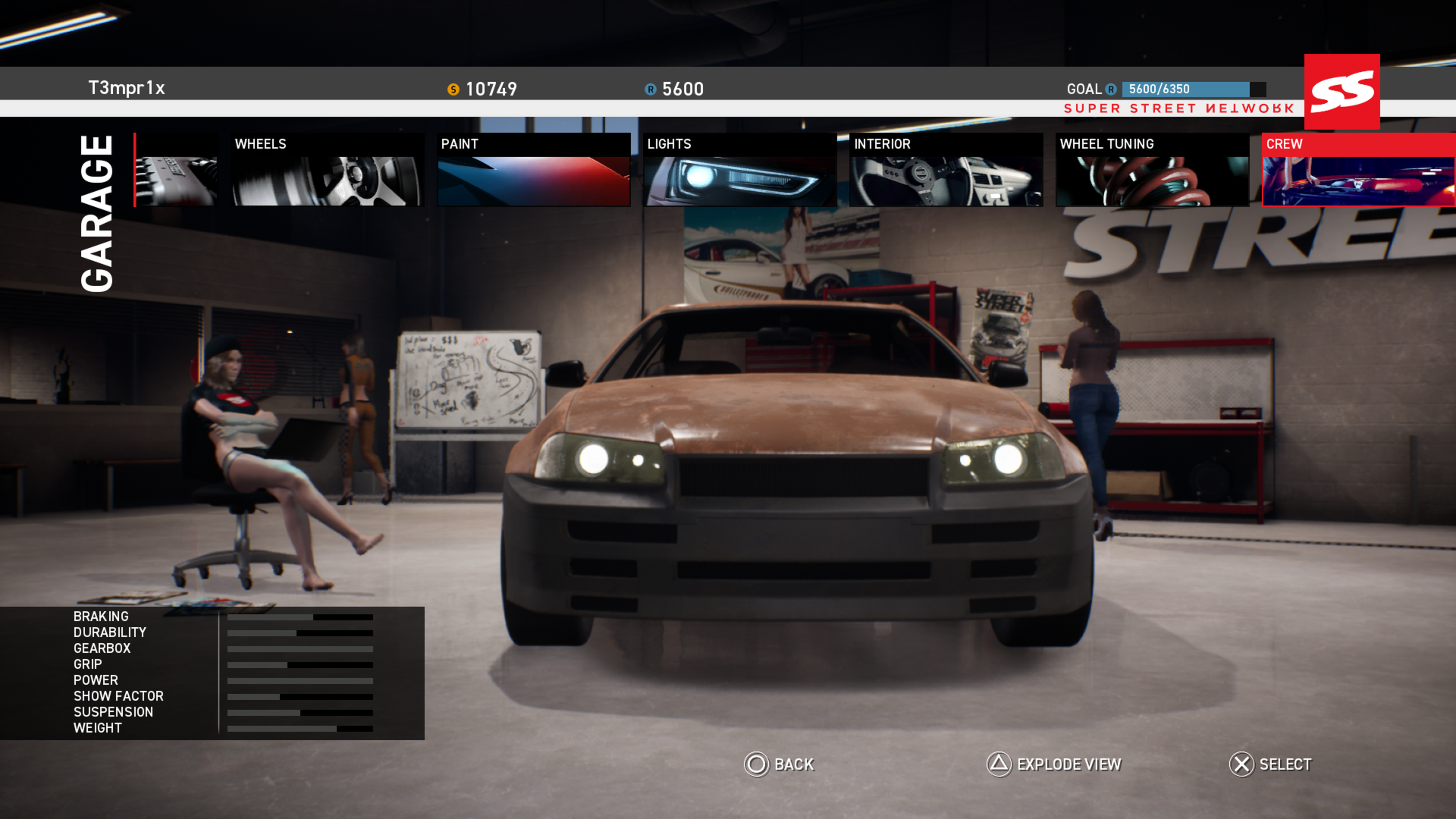Click the partially visible engine category thumbnail

[174, 168]
